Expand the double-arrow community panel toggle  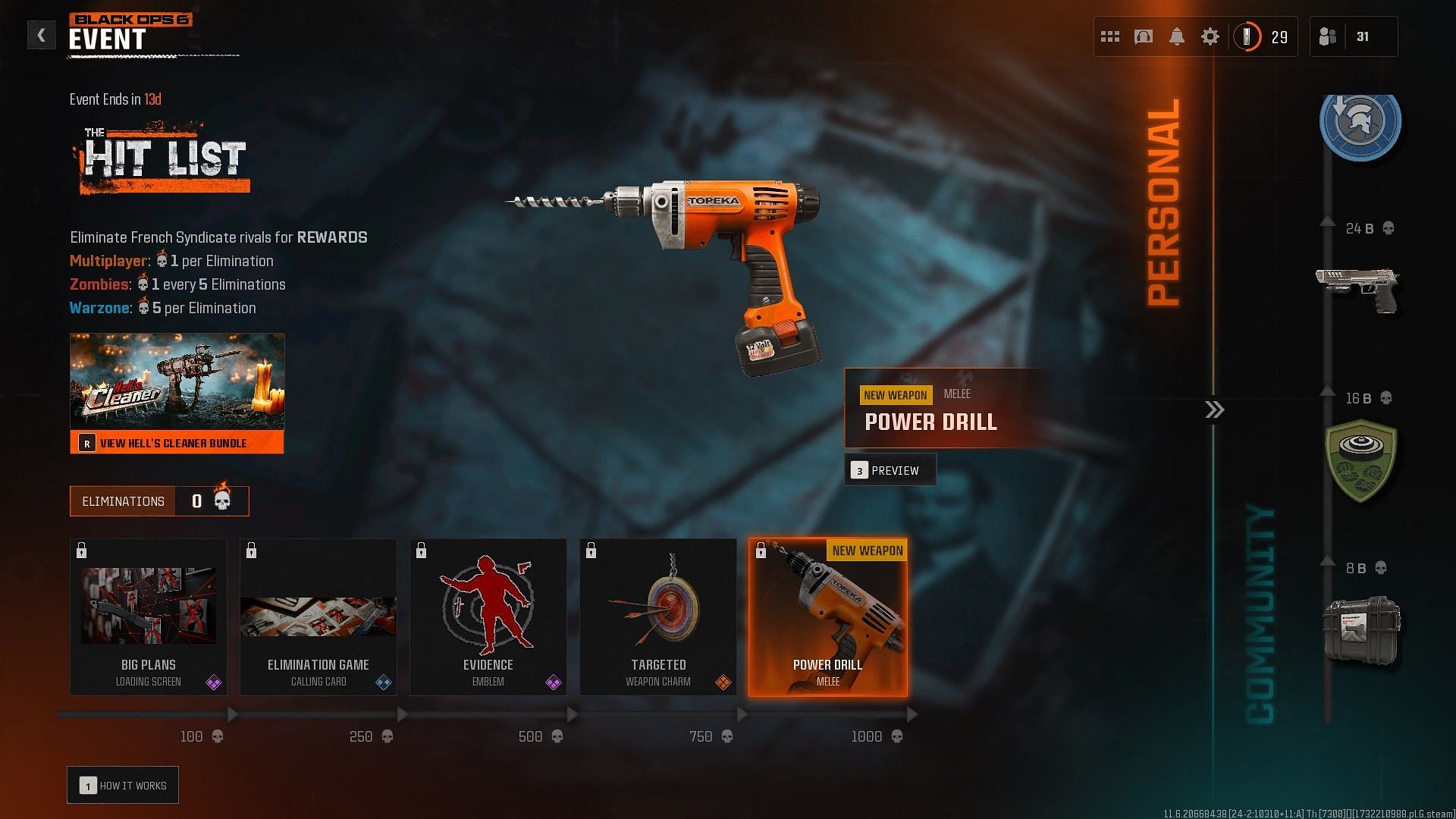(x=1214, y=410)
